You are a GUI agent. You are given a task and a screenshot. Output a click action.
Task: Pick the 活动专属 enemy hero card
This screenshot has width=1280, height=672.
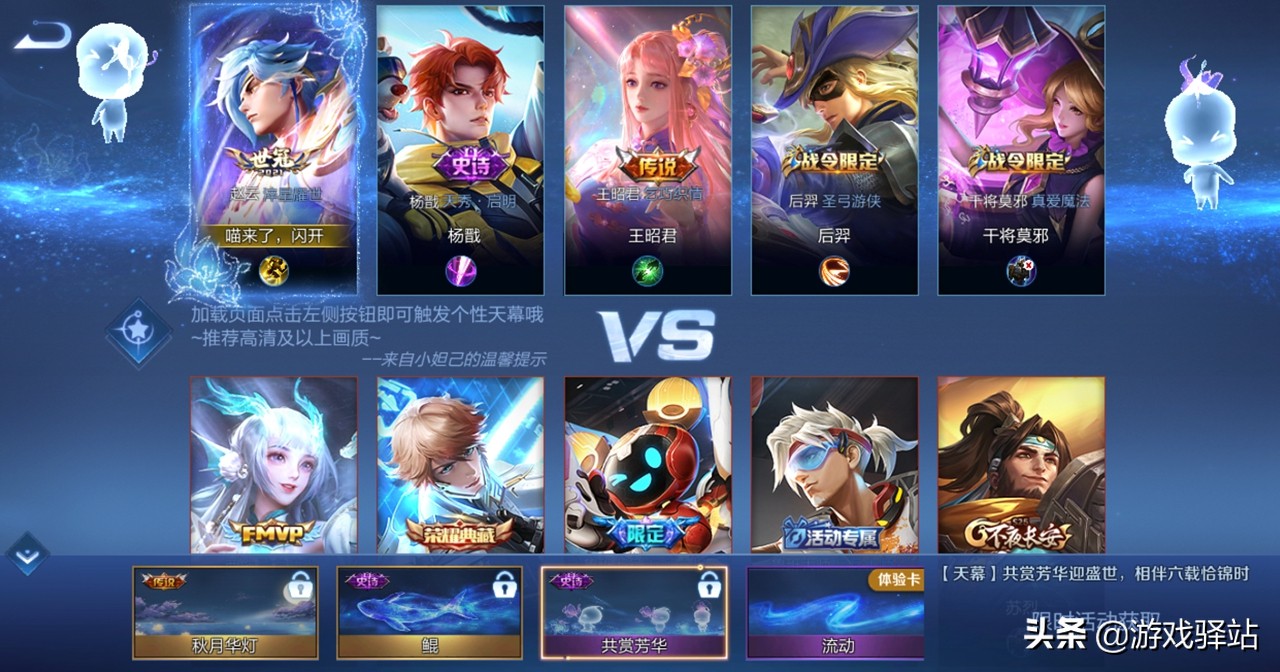click(834, 465)
